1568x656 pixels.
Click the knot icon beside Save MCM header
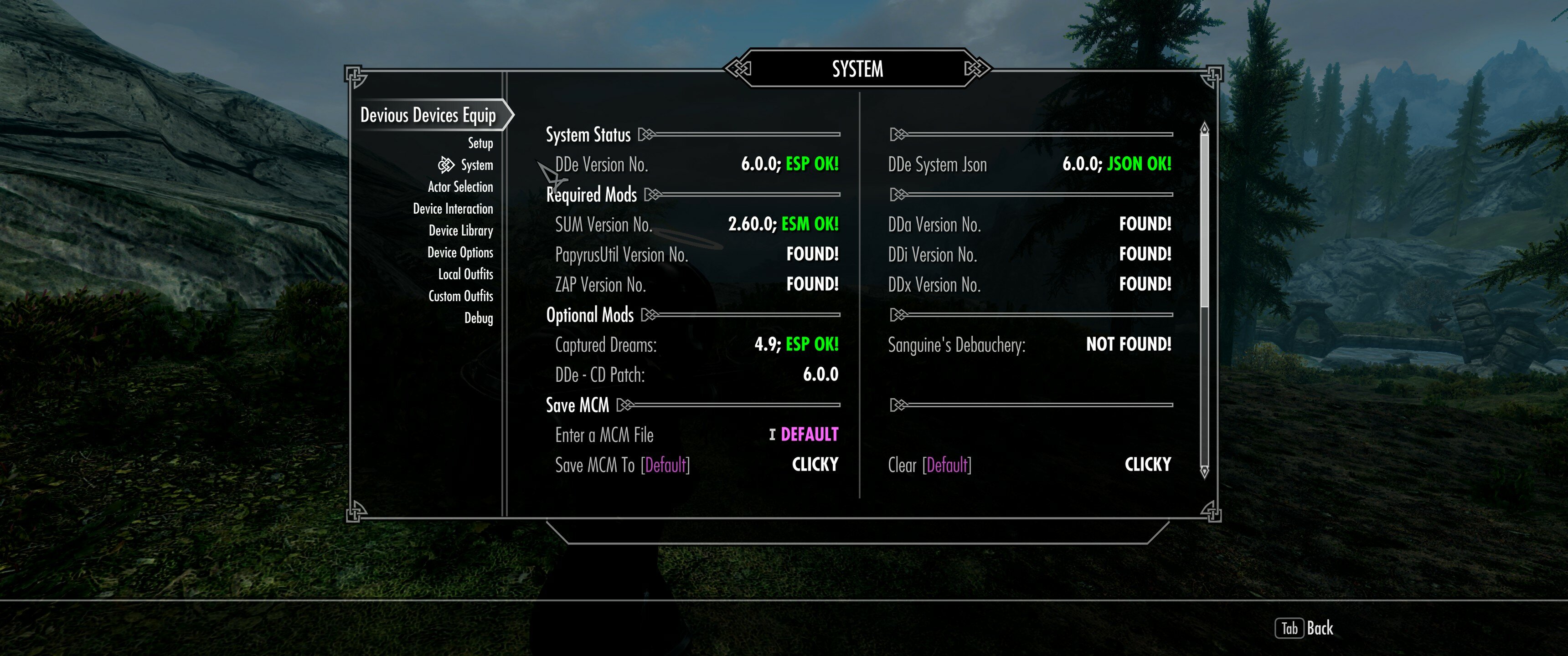(626, 404)
